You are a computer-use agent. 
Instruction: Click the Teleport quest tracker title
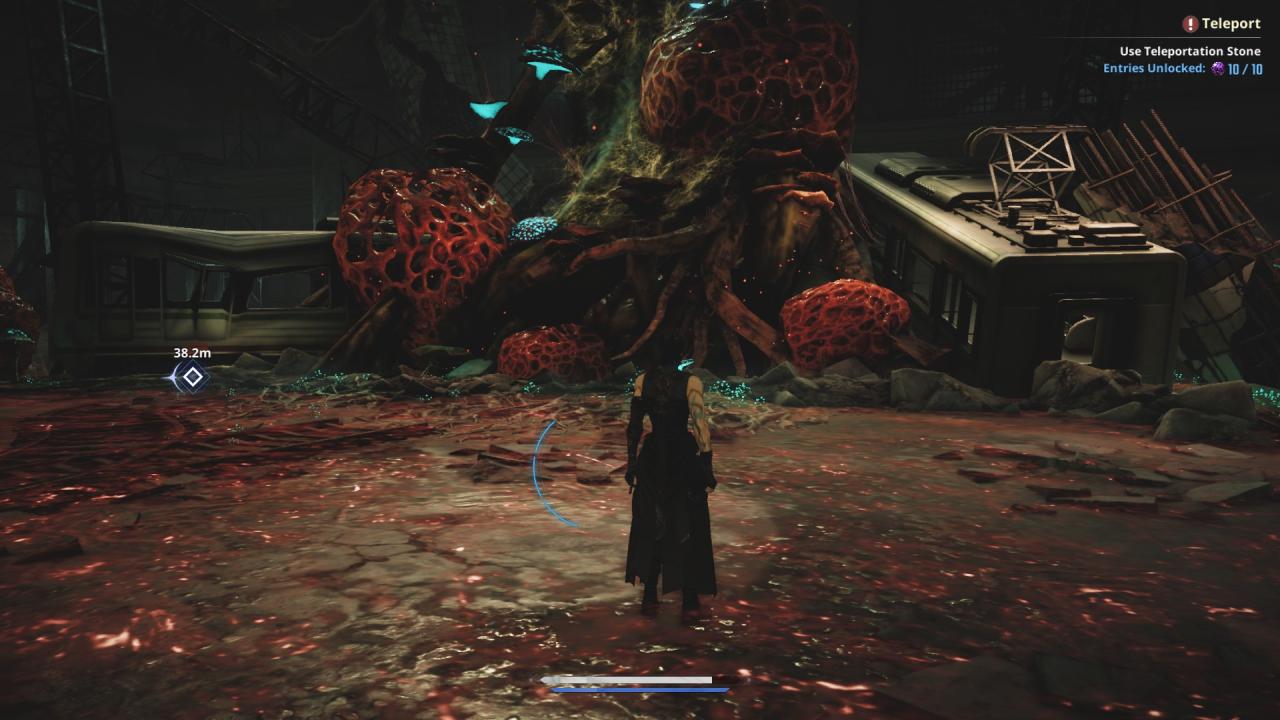(x=1231, y=24)
